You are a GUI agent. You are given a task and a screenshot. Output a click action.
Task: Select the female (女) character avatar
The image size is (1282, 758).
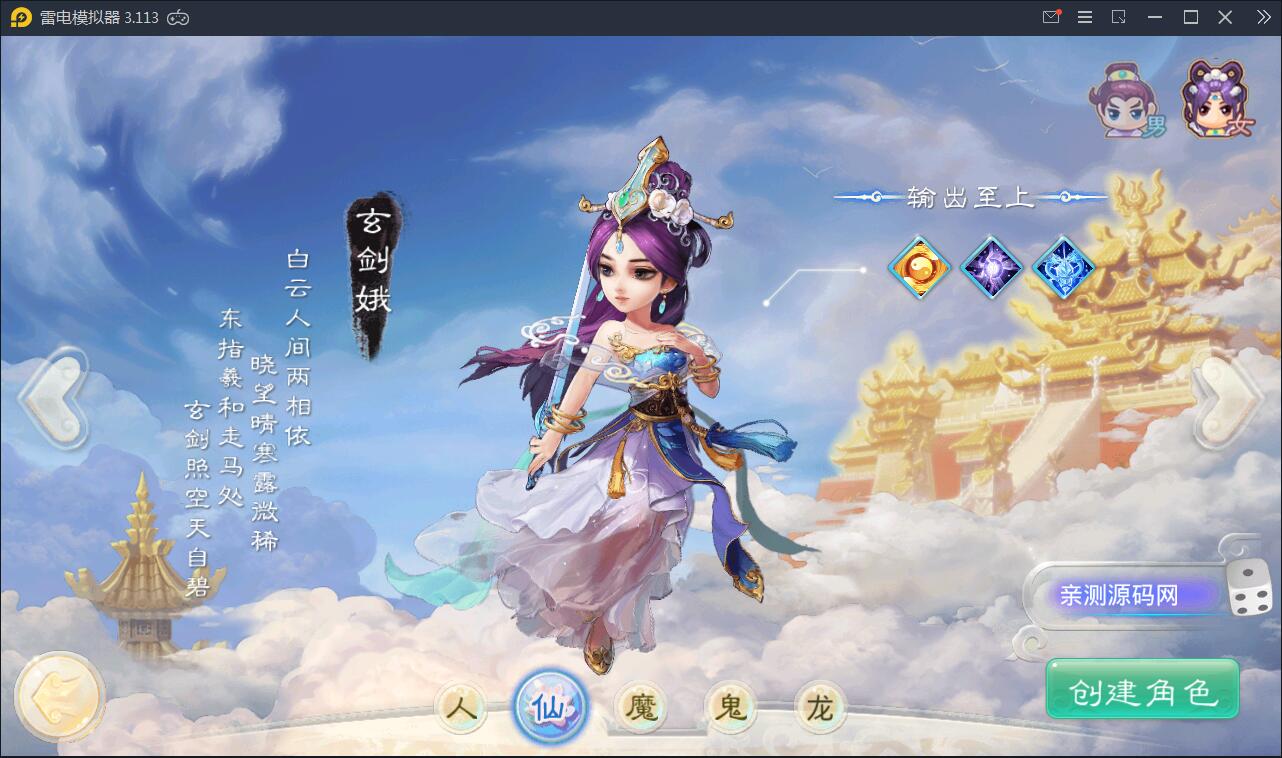tap(1212, 100)
